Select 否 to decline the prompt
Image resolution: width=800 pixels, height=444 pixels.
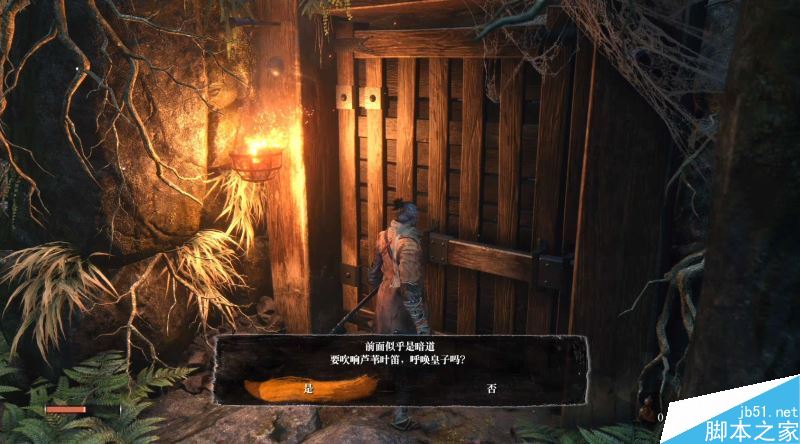(x=491, y=388)
